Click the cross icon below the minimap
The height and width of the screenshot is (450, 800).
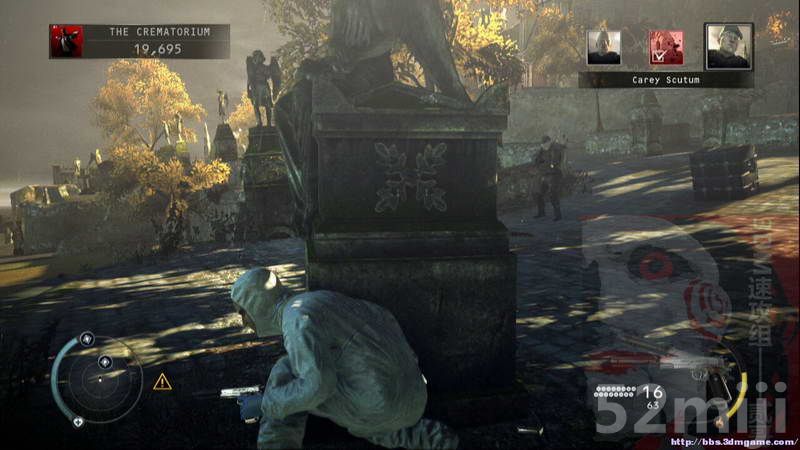[79, 422]
